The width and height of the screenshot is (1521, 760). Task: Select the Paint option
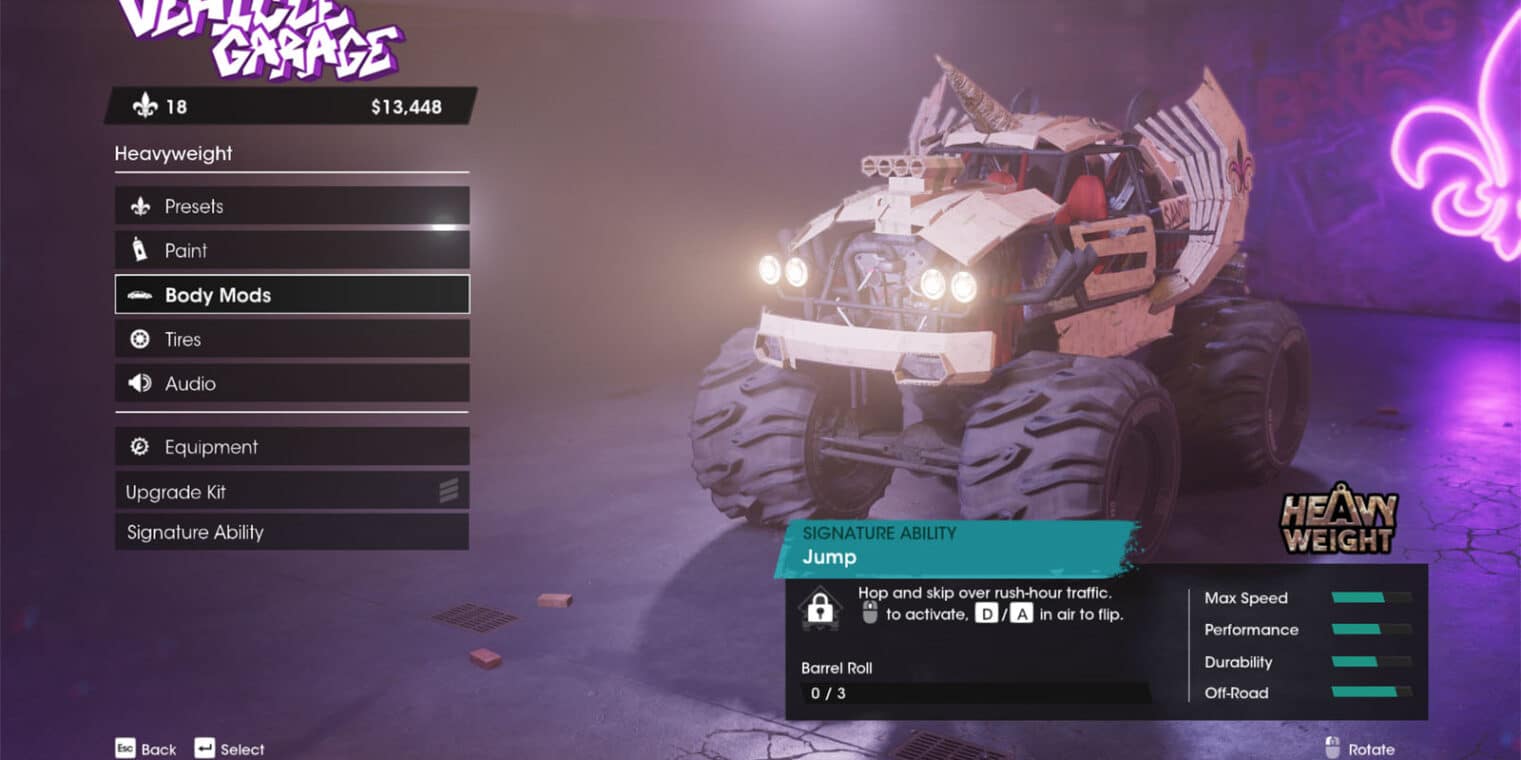click(291, 251)
